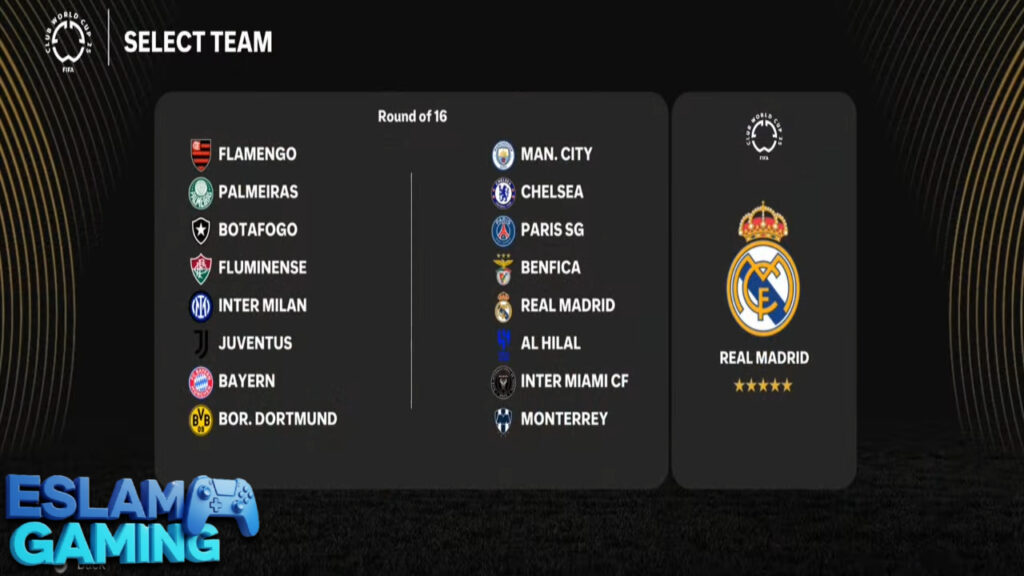1024x576 pixels.
Task: Select Flamengo from the team list
Action: 256,154
